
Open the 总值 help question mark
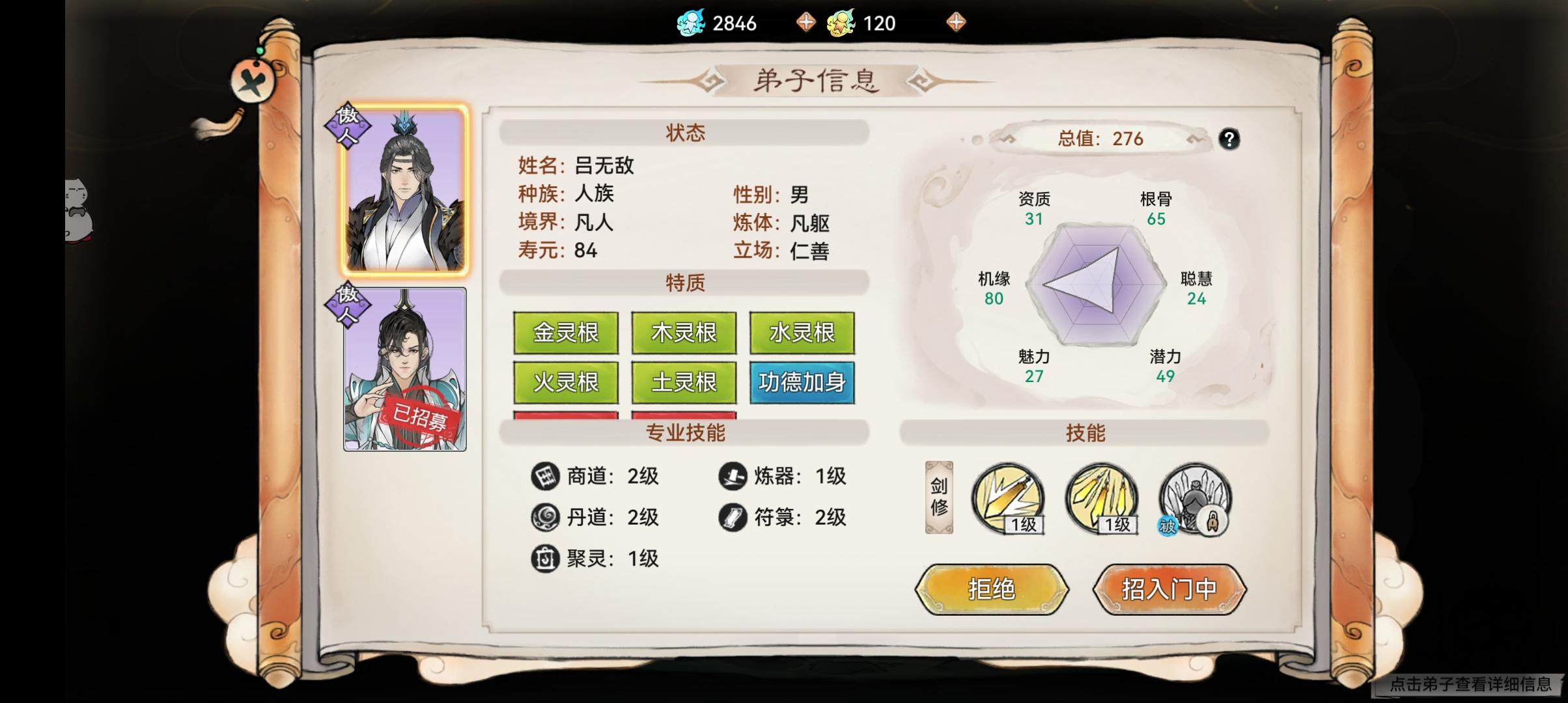click(x=1229, y=139)
